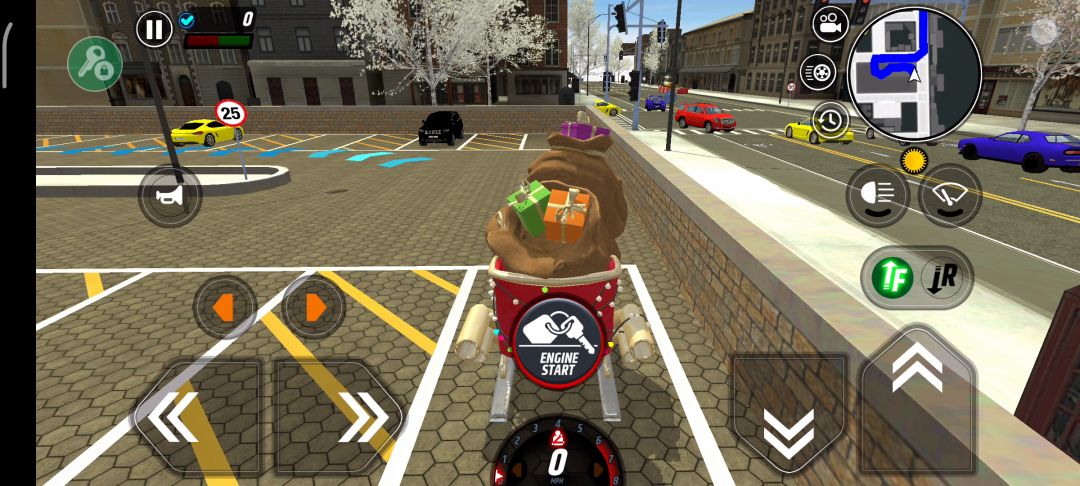This screenshot has width=1080, height=486.
Task: Tap the spinning wheel icon
Action: pos(817,72)
